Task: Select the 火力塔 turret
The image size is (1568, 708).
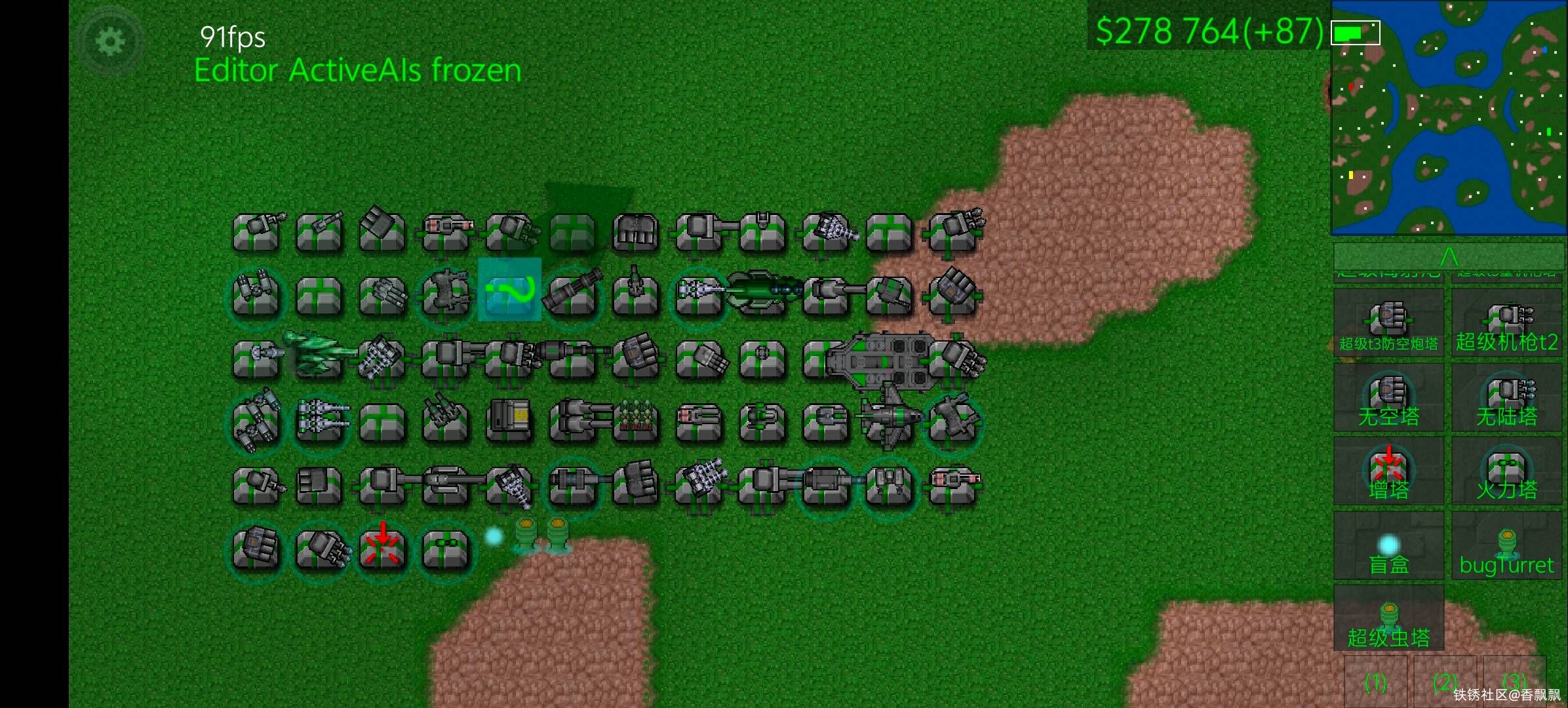Action: (x=1506, y=472)
